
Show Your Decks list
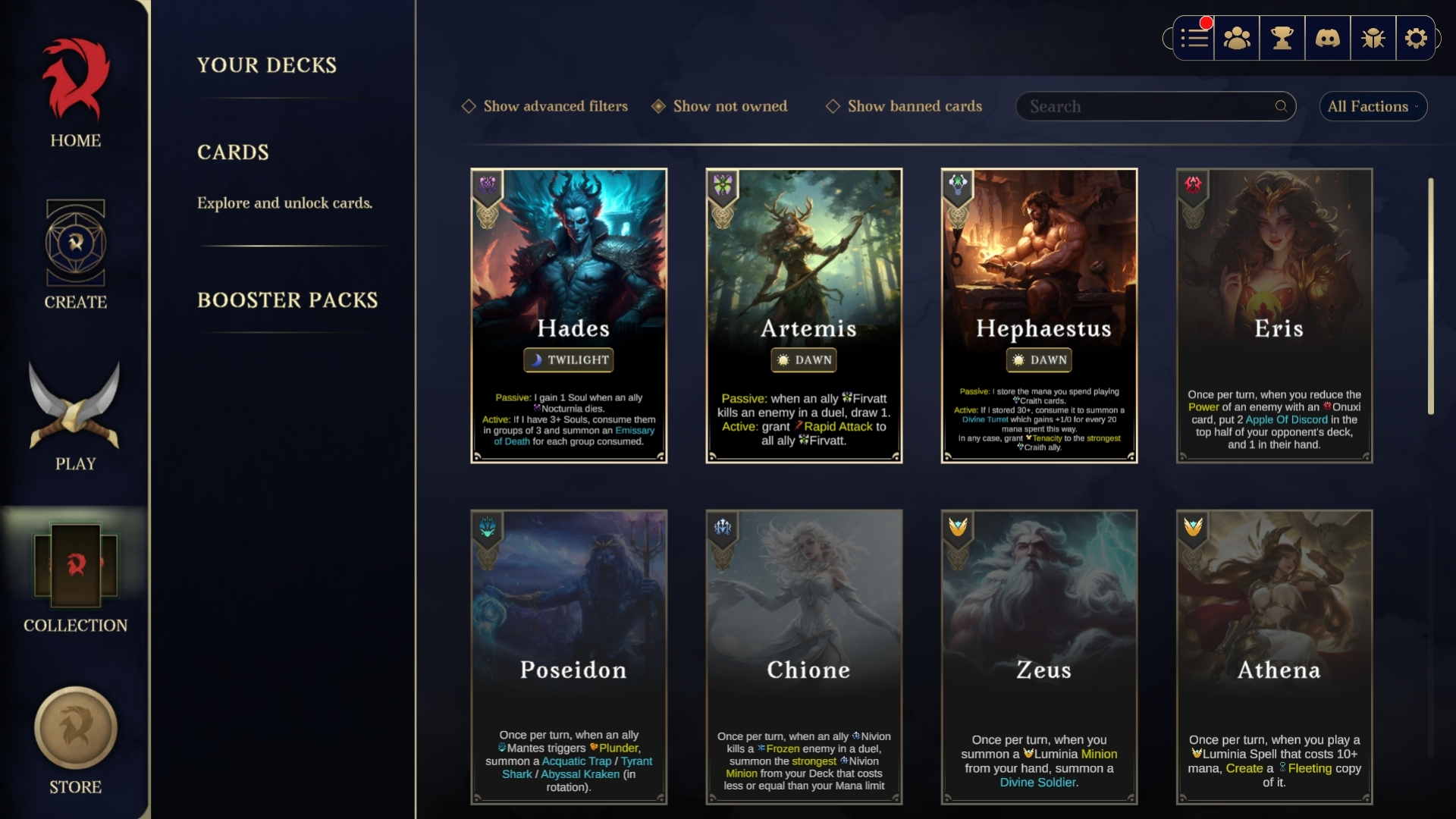267,65
